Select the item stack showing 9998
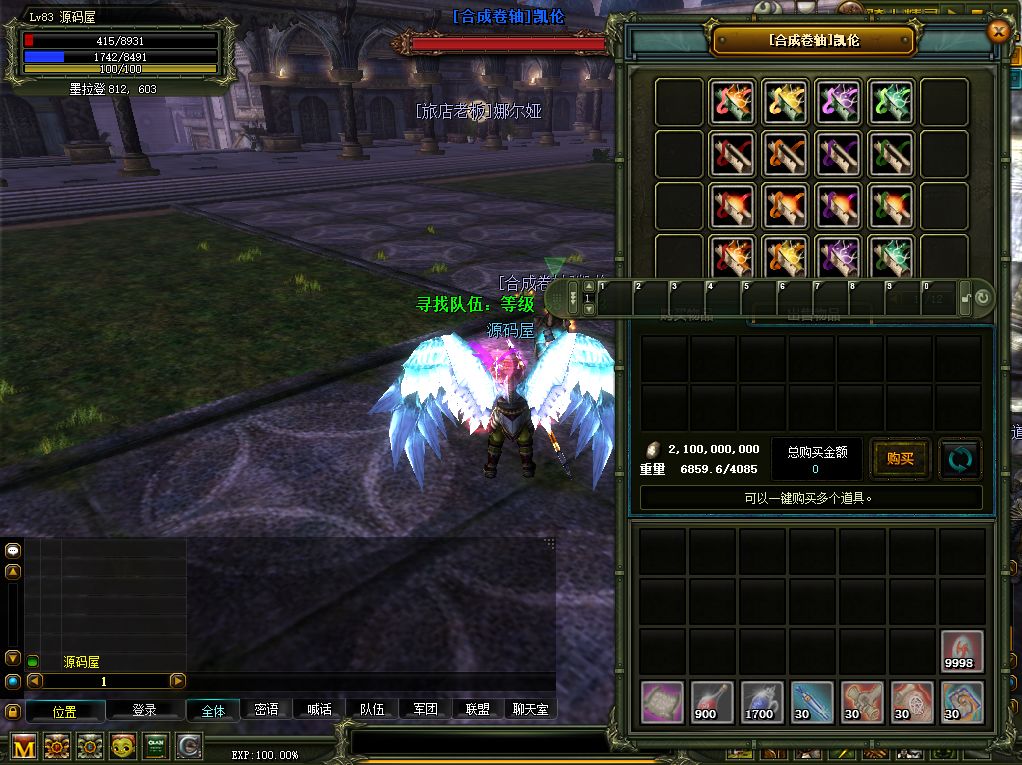This screenshot has width=1022, height=765. coord(961,651)
